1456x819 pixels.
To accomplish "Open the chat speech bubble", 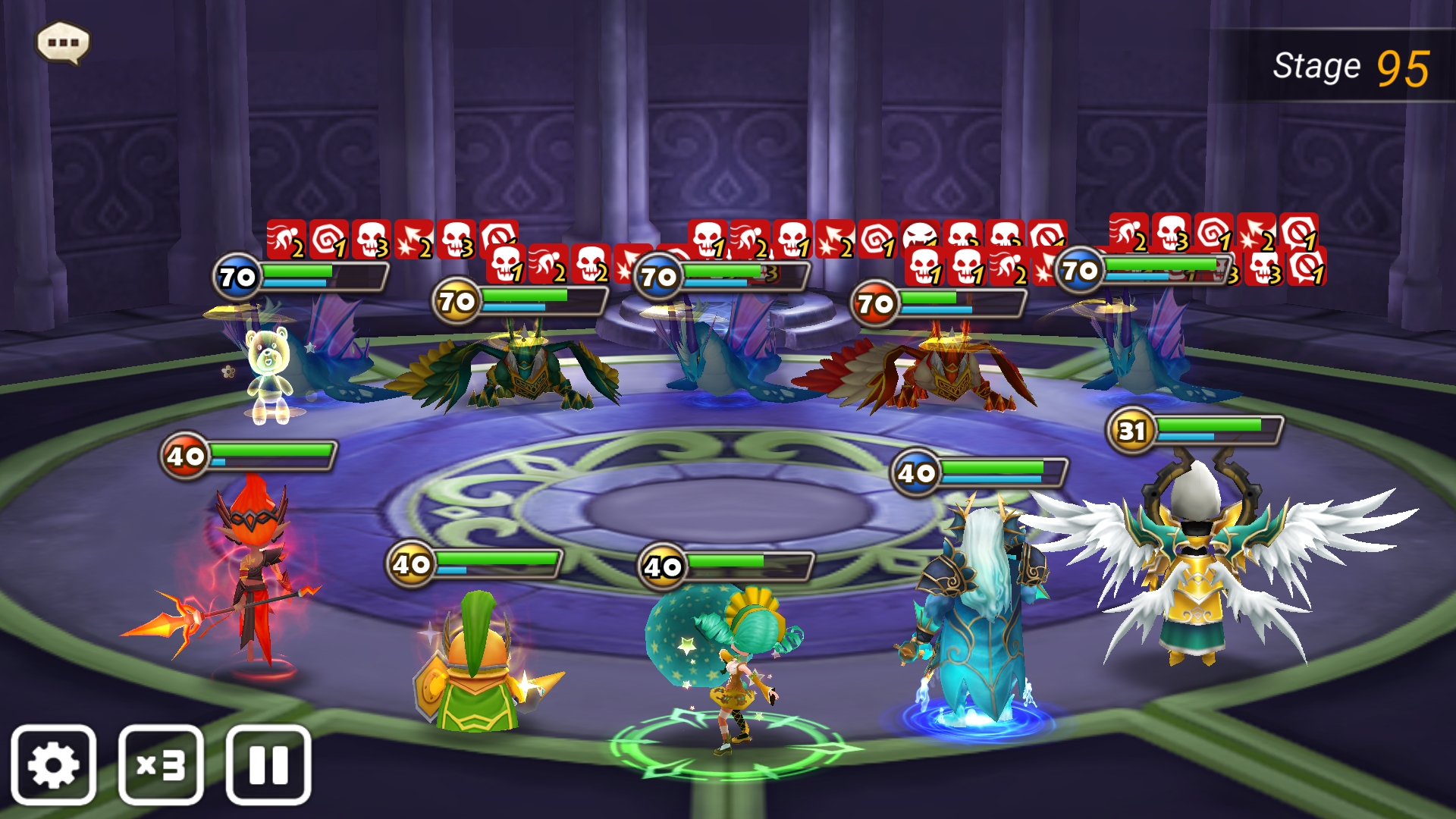I will [x=64, y=42].
